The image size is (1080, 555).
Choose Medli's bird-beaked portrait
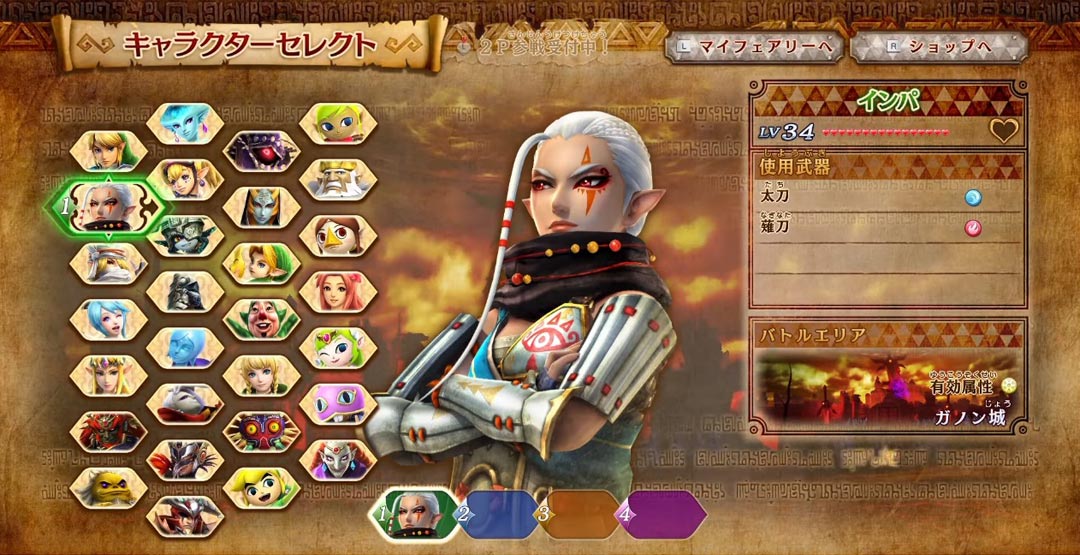pyautogui.click(x=338, y=235)
